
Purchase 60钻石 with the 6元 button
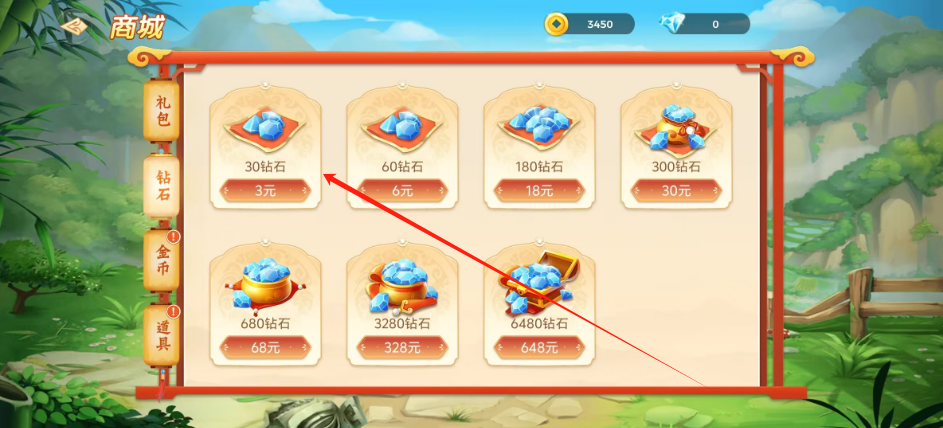pos(402,191)
